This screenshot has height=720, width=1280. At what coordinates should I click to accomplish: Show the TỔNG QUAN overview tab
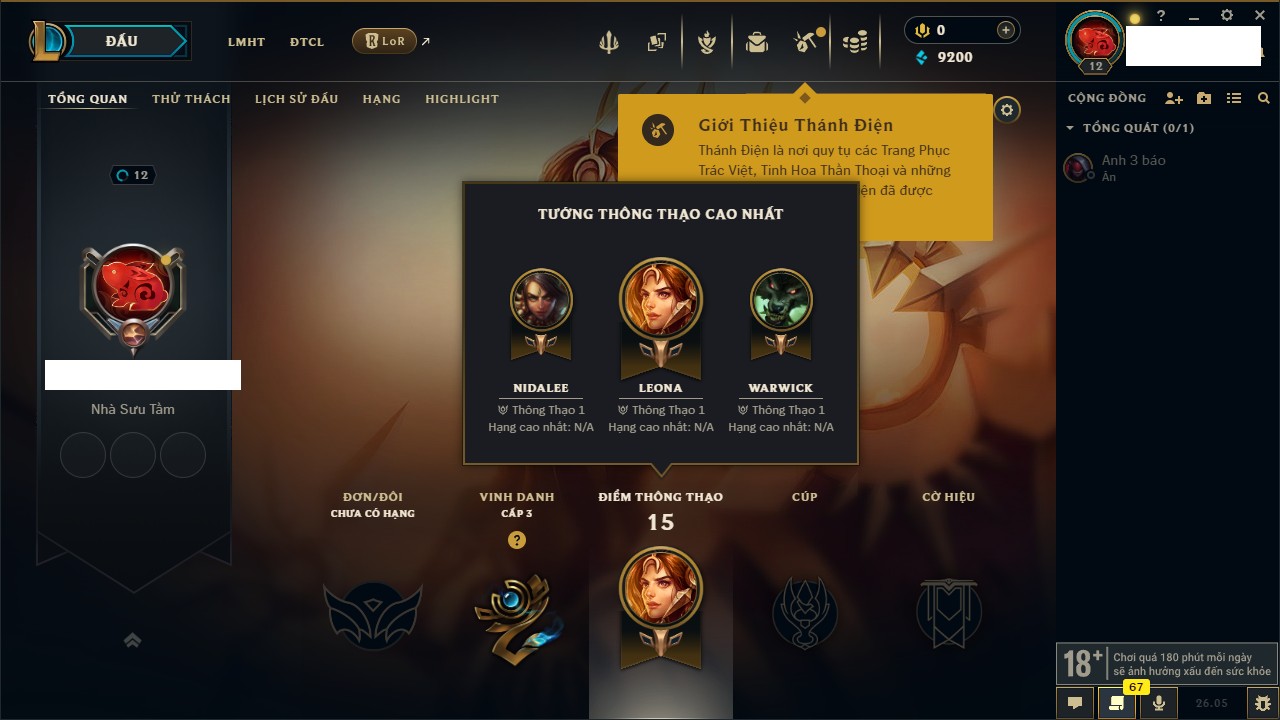[x=88, y=99]
